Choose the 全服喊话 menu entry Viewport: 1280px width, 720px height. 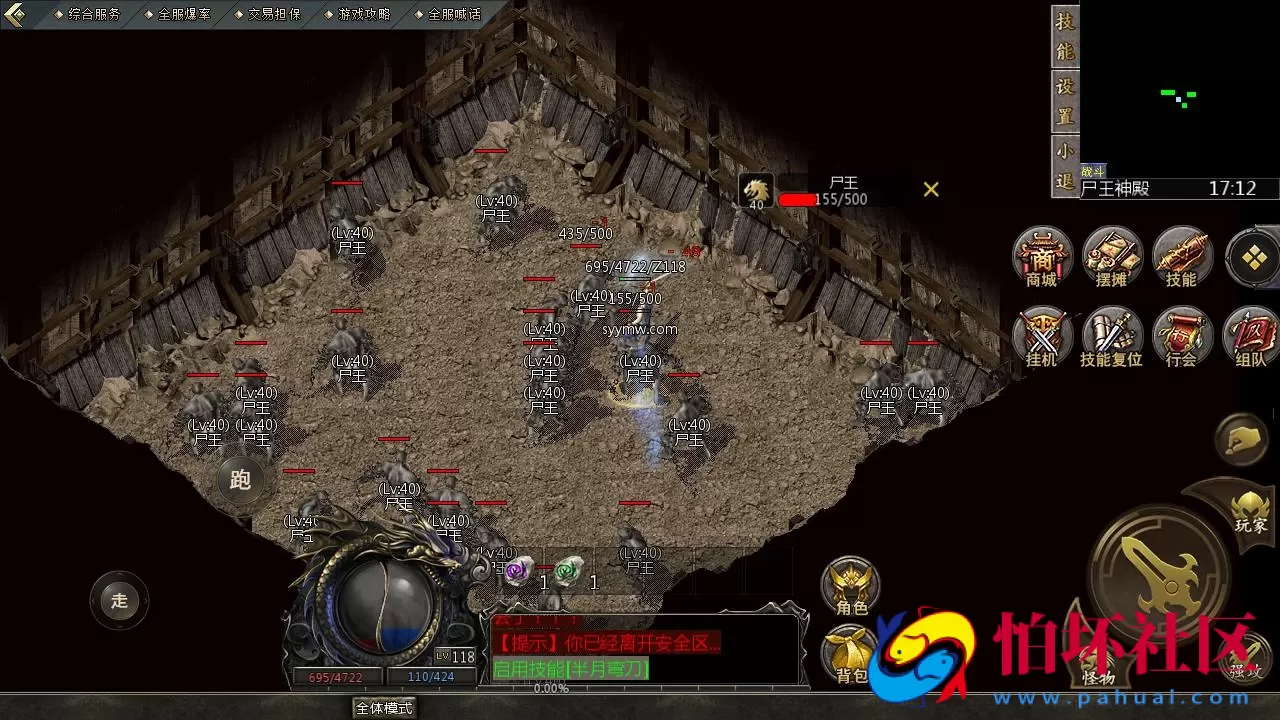[454, 14]
